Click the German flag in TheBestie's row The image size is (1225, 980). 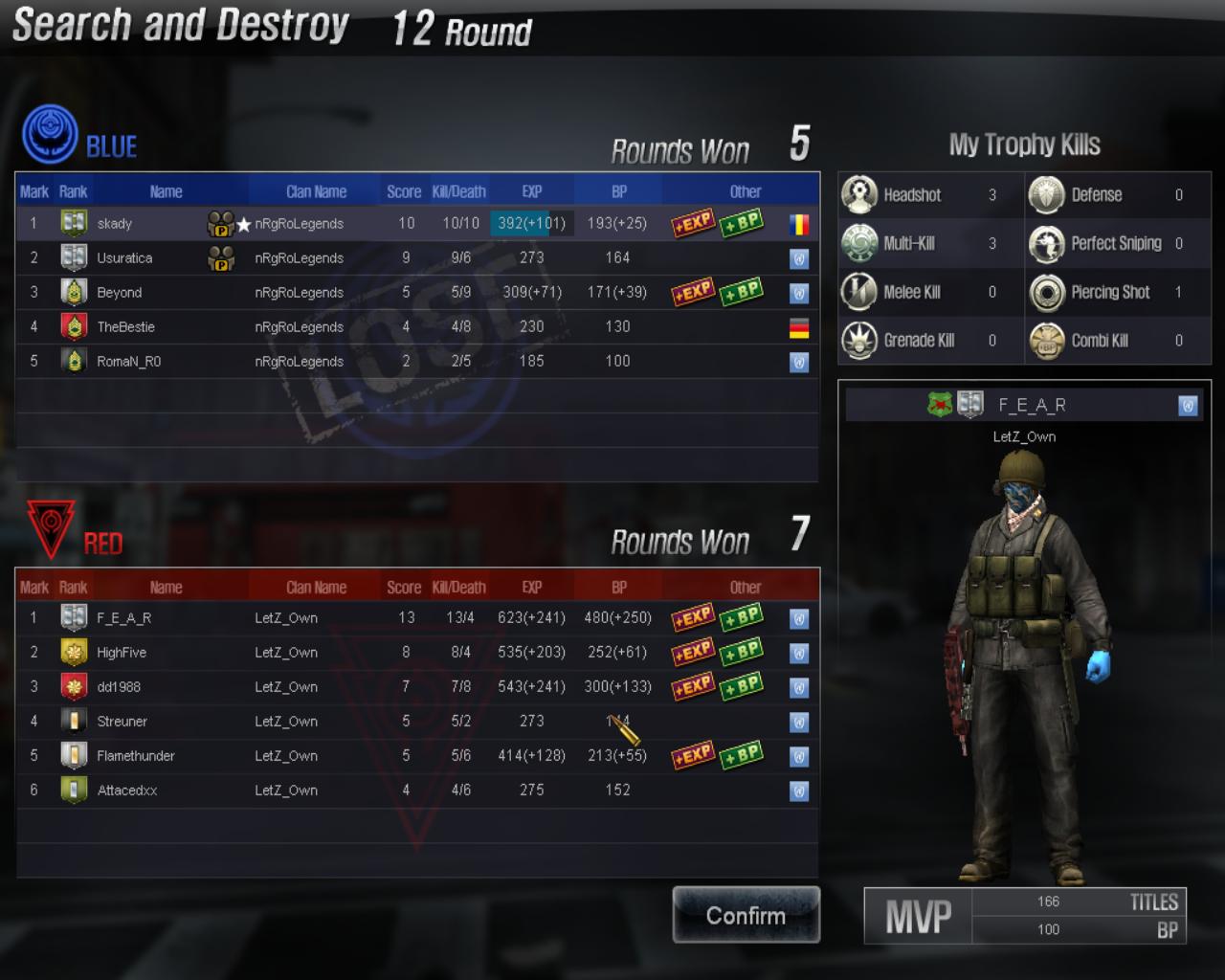800,326
